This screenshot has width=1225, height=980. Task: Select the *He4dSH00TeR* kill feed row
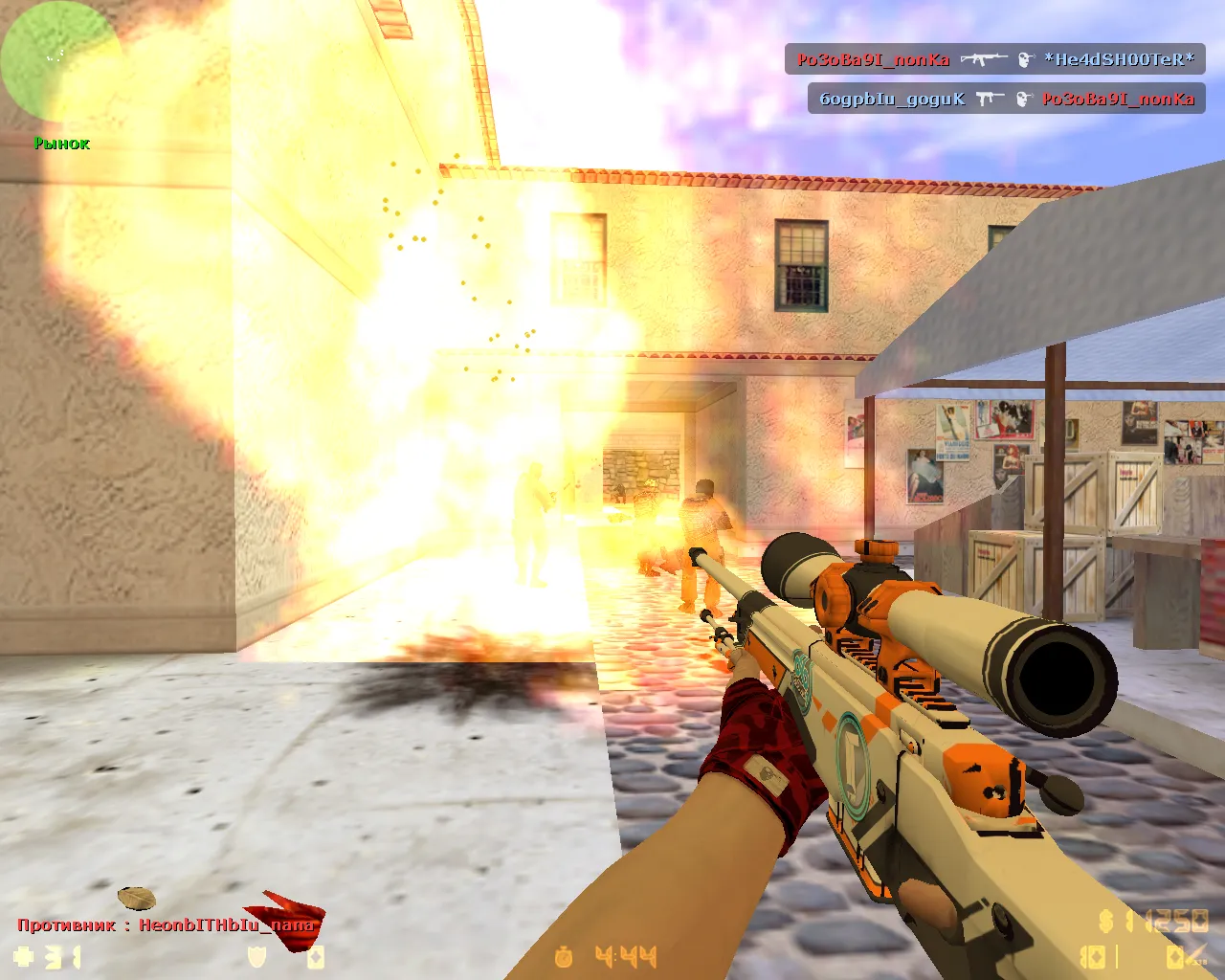tap(995, 59)
